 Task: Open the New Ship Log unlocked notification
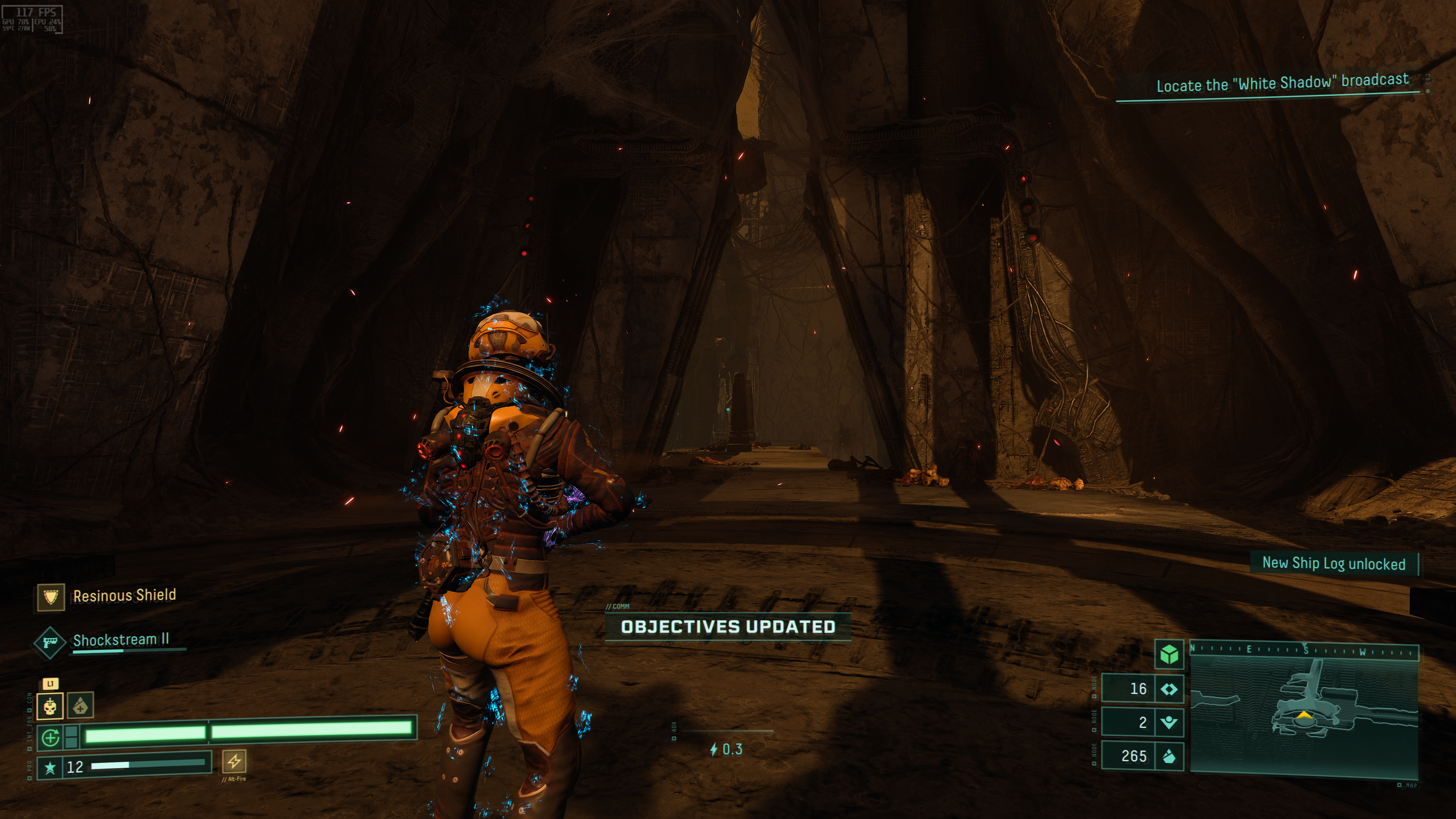[x=1334, y=563]
